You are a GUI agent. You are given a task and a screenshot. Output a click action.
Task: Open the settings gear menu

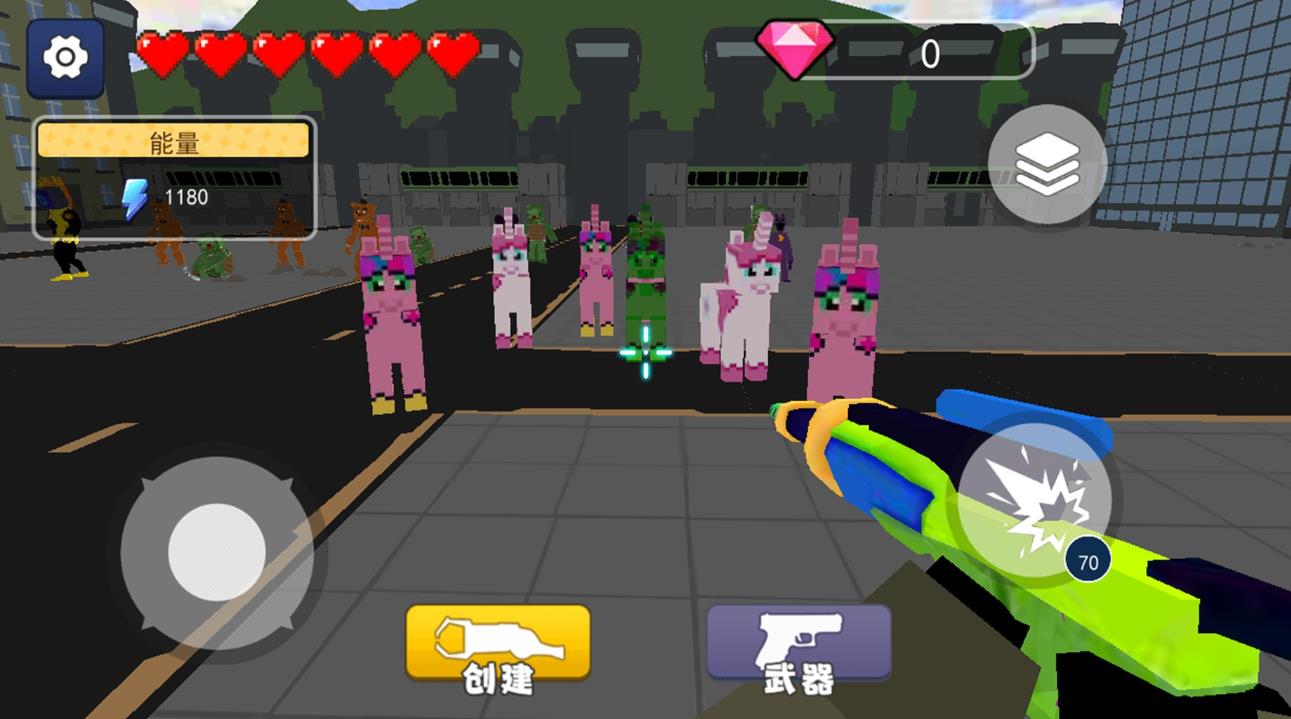coord(66,58)
